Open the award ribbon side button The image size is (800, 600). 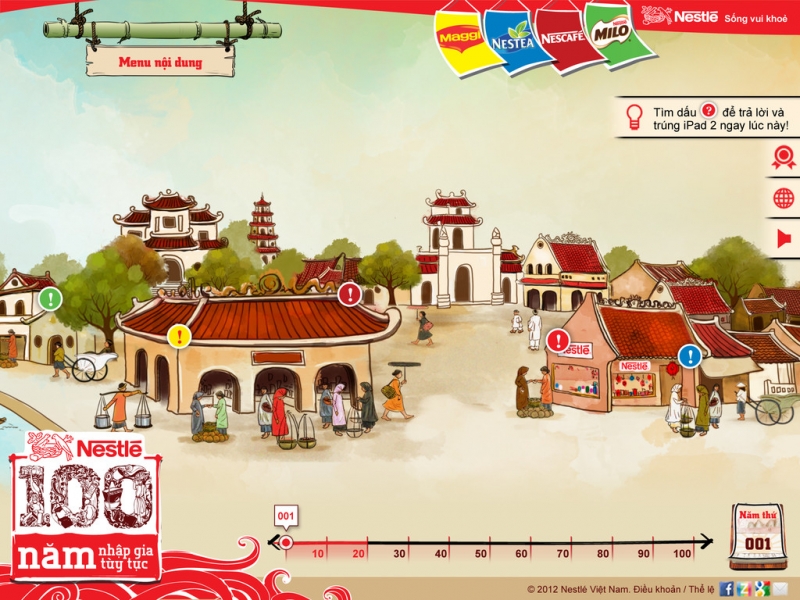pyautogui.click(x=783, y=157)
